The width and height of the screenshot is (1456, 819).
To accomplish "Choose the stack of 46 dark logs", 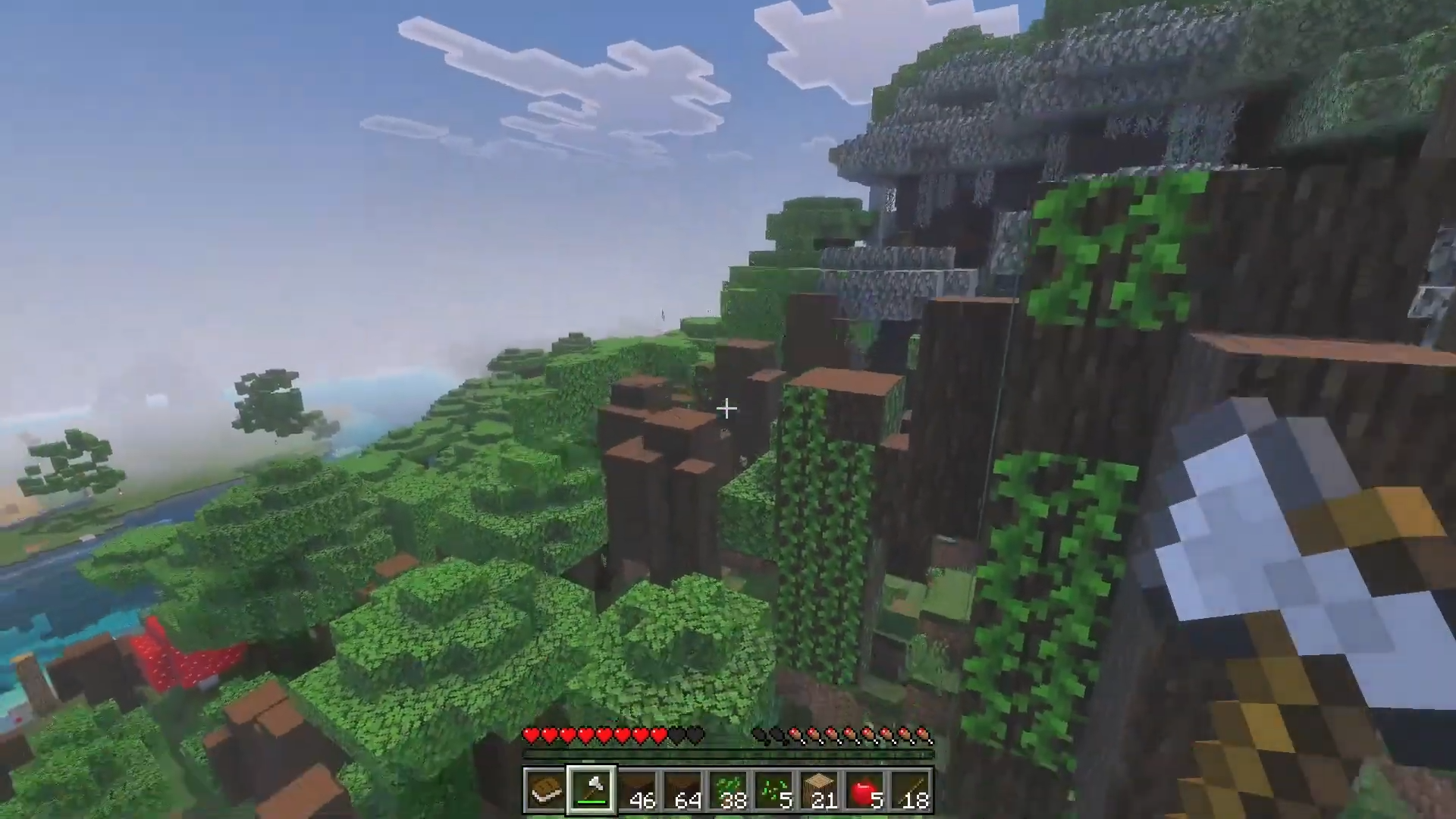I will tap(637, 790).
